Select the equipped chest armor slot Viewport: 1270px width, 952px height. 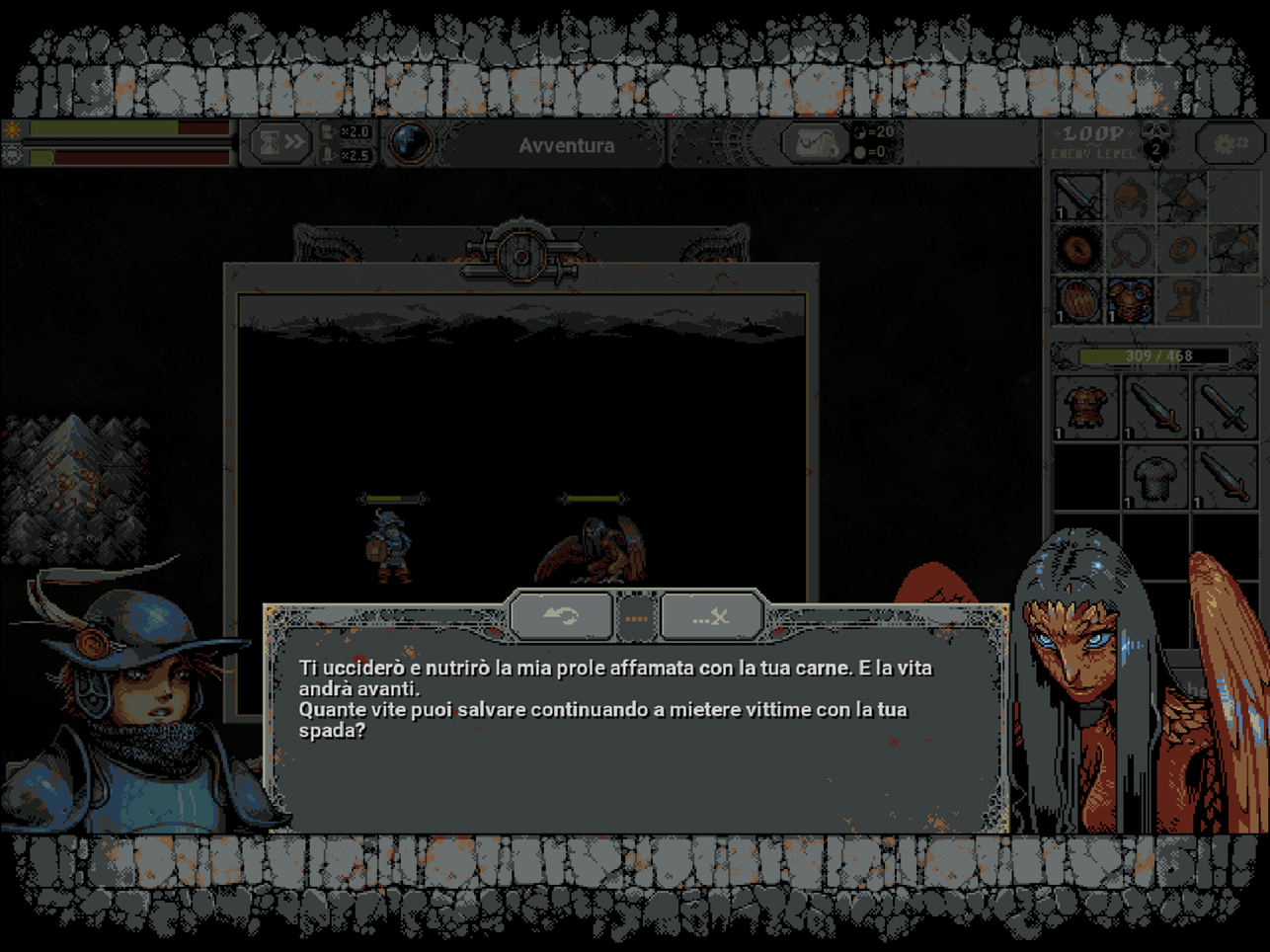[1130, 299]
